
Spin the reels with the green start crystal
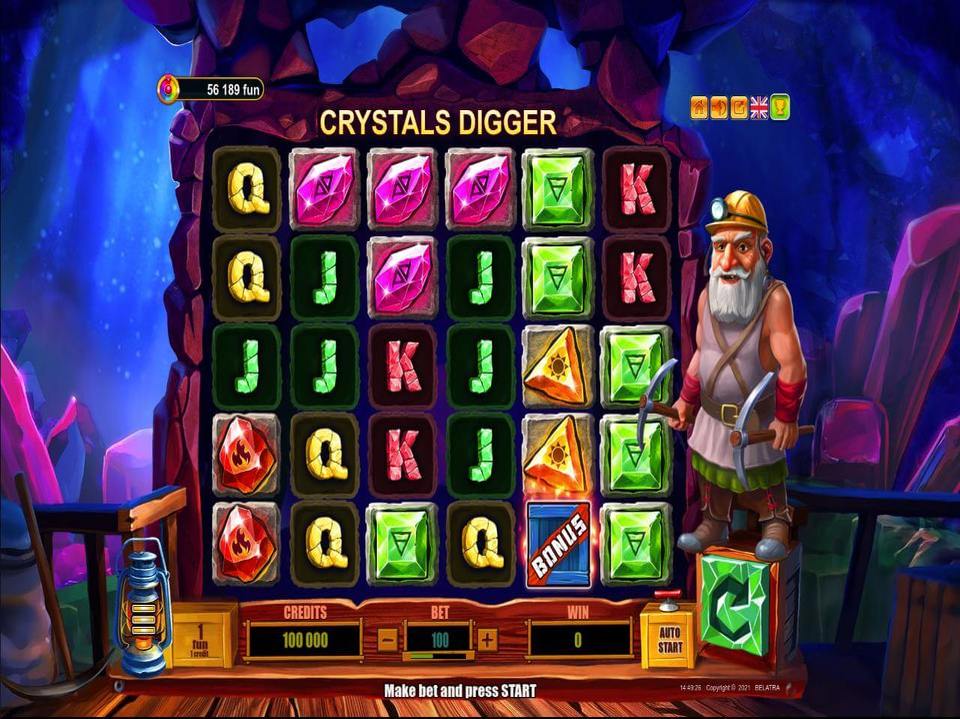click(735, 603)
